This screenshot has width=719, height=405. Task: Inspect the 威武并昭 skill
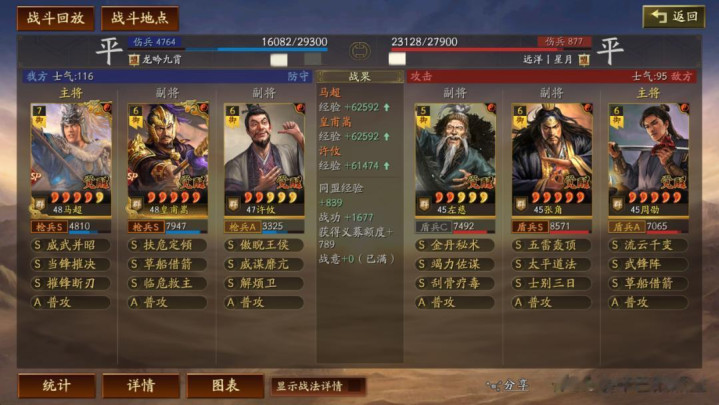click(71, 245)
